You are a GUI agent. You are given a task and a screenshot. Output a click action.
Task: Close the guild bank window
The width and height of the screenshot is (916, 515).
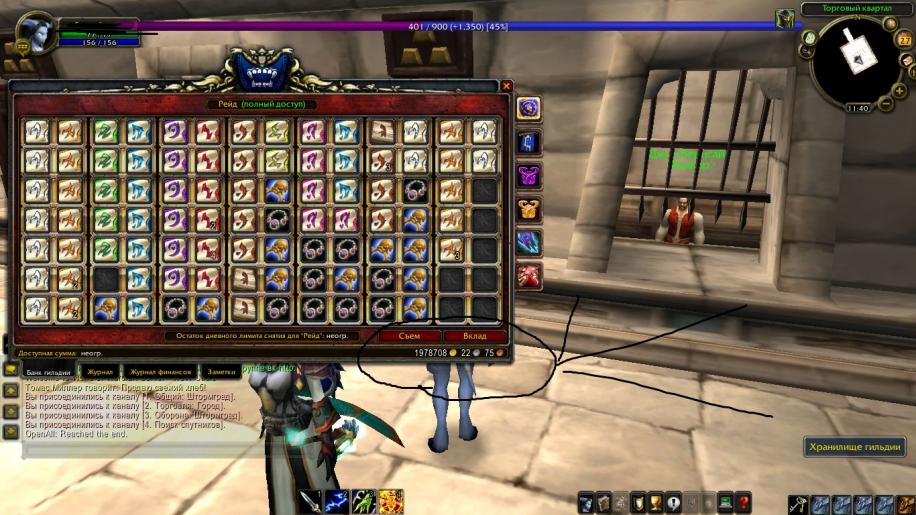coord(507,87)
